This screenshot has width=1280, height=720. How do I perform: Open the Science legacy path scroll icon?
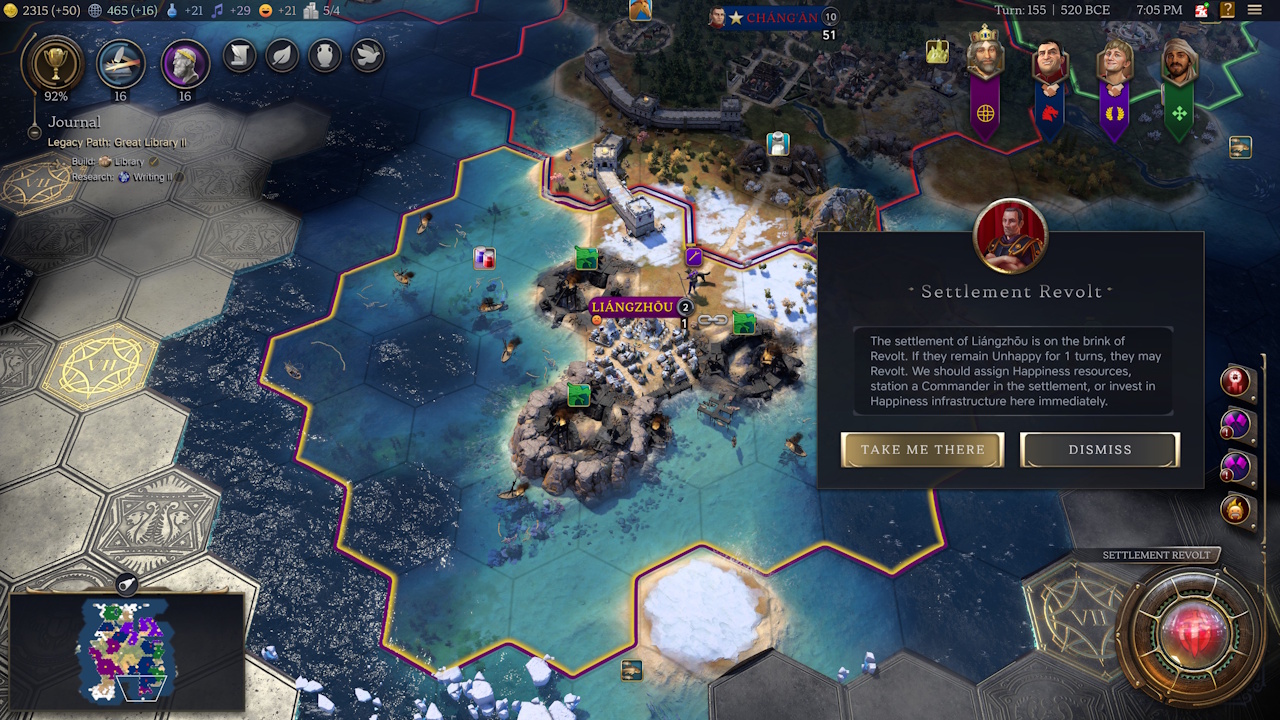(x=239, y=56)
